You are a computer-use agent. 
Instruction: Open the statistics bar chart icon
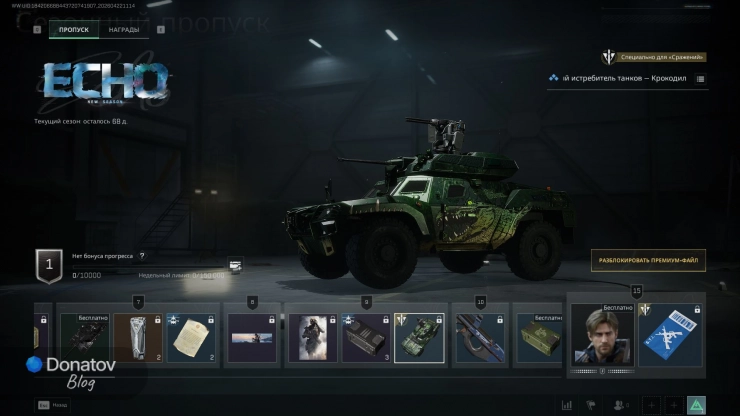[x=567, y=405]
